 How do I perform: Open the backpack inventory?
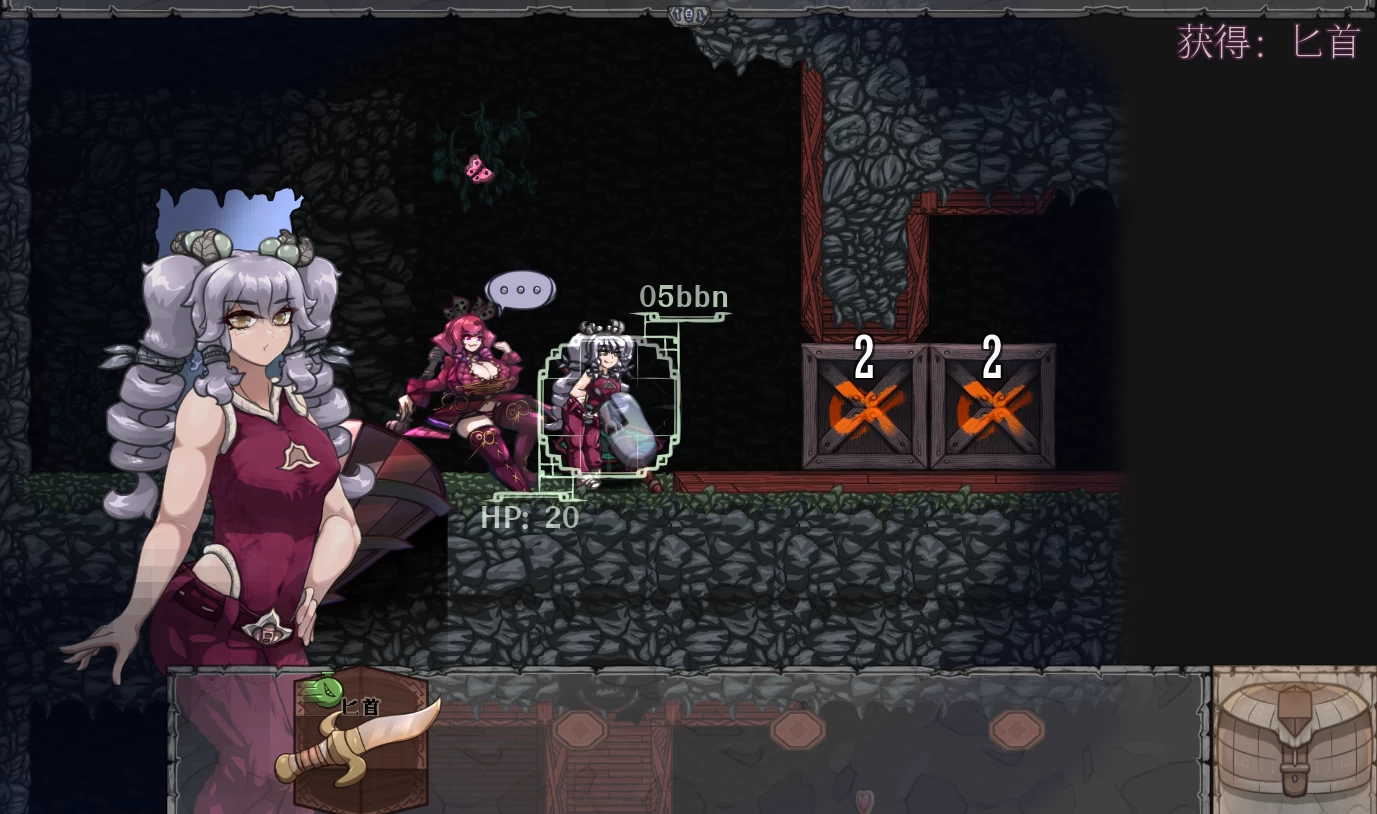[x=1294, y=741]
